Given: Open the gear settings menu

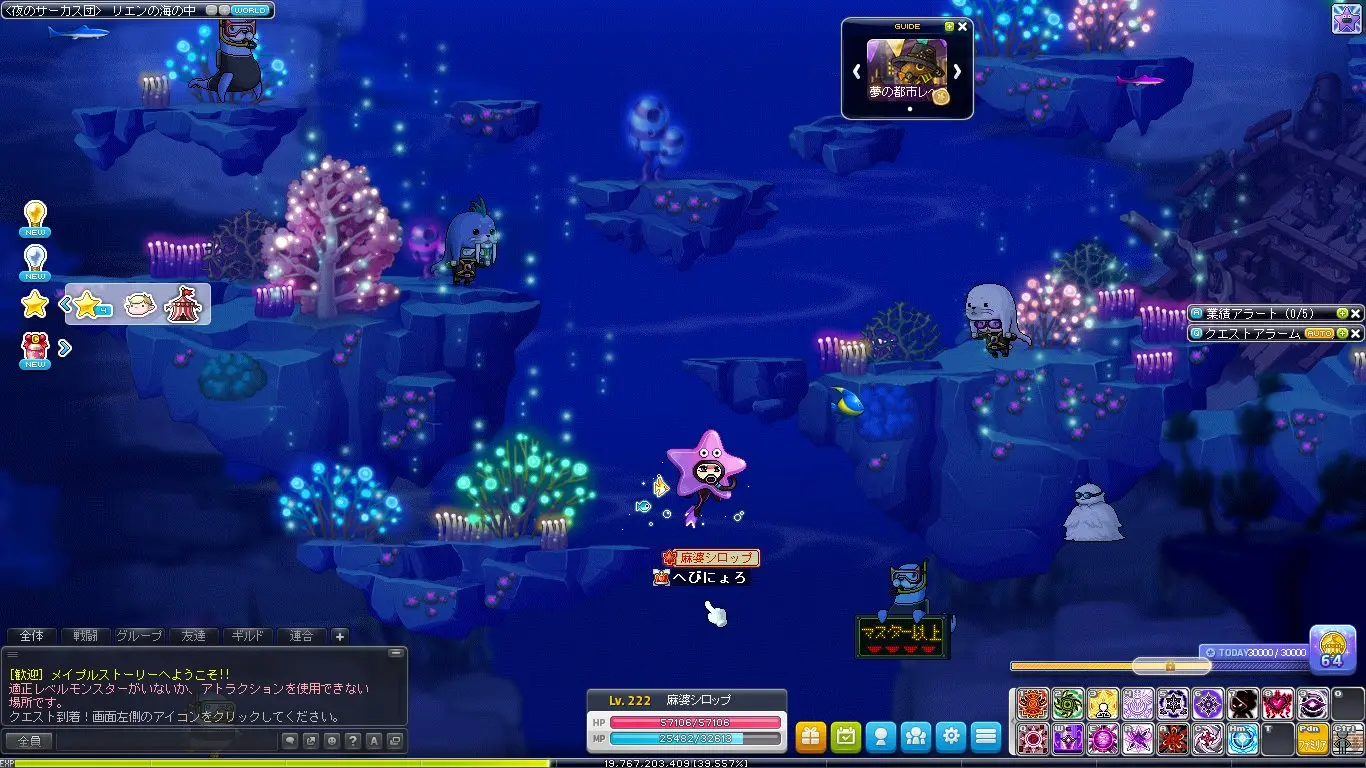Looking at the screenshot, I should tap(950, 737).
